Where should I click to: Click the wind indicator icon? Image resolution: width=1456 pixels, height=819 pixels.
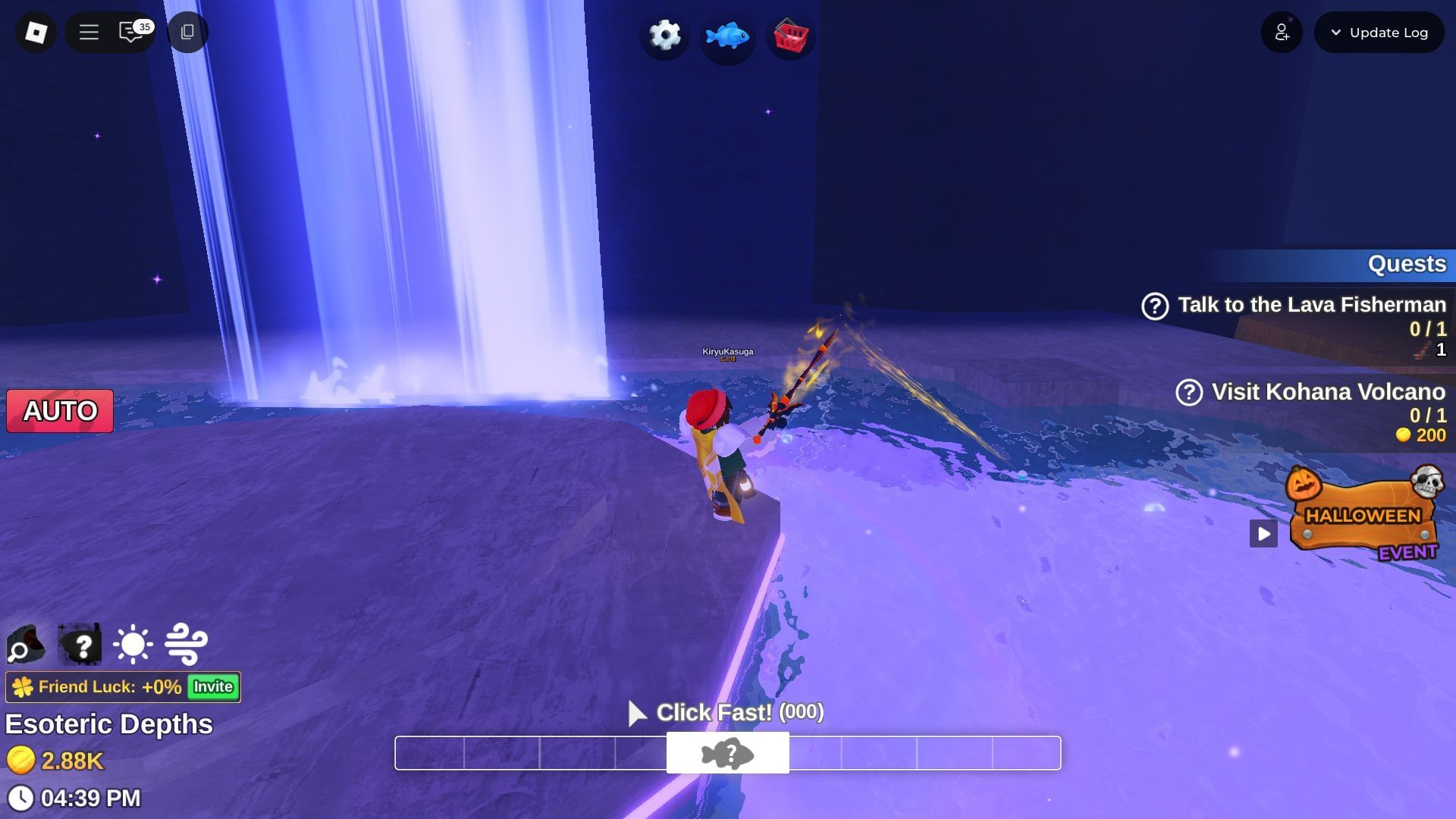tap(187, 645)
